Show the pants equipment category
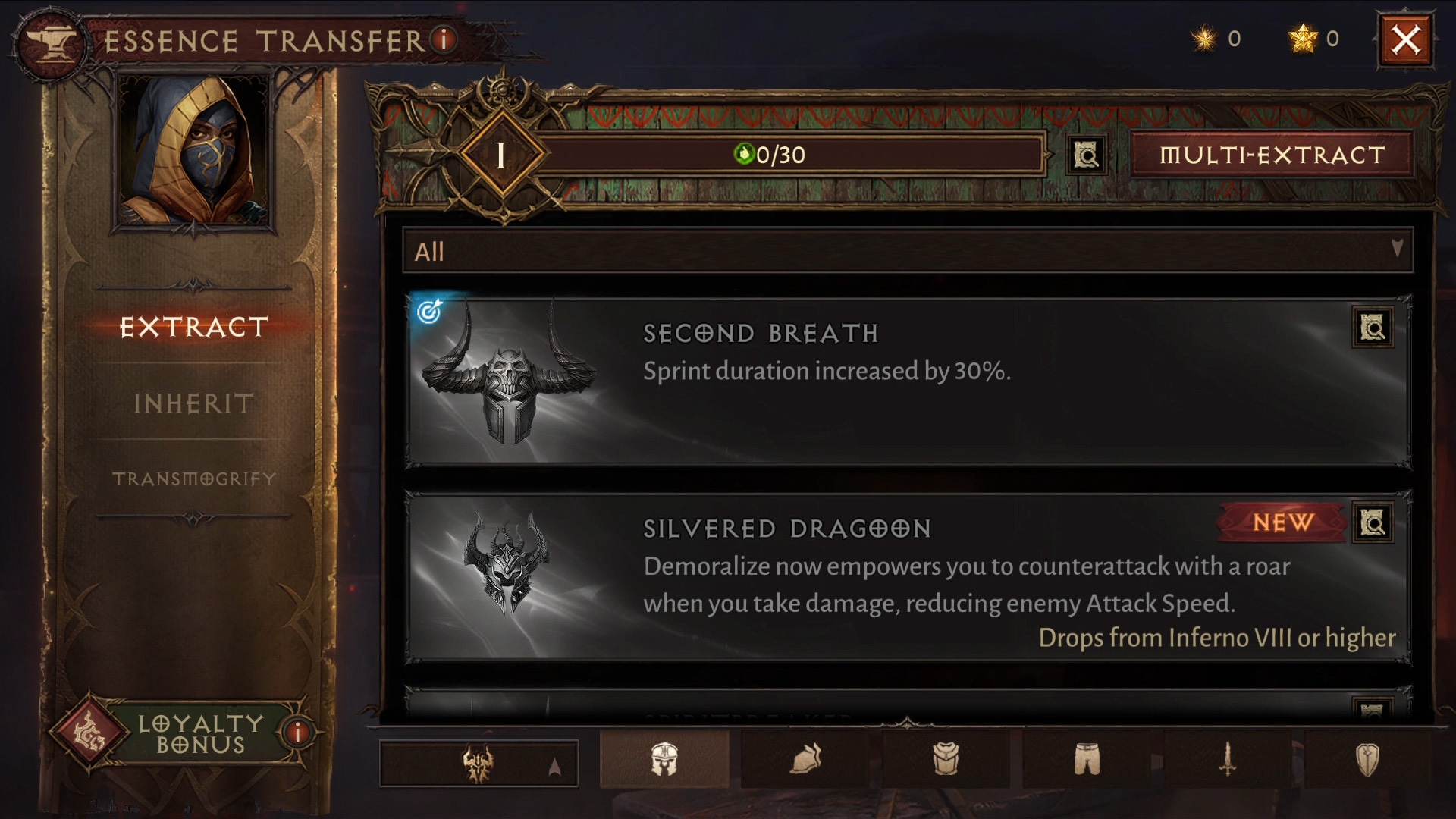 [x=1086, y=759]
